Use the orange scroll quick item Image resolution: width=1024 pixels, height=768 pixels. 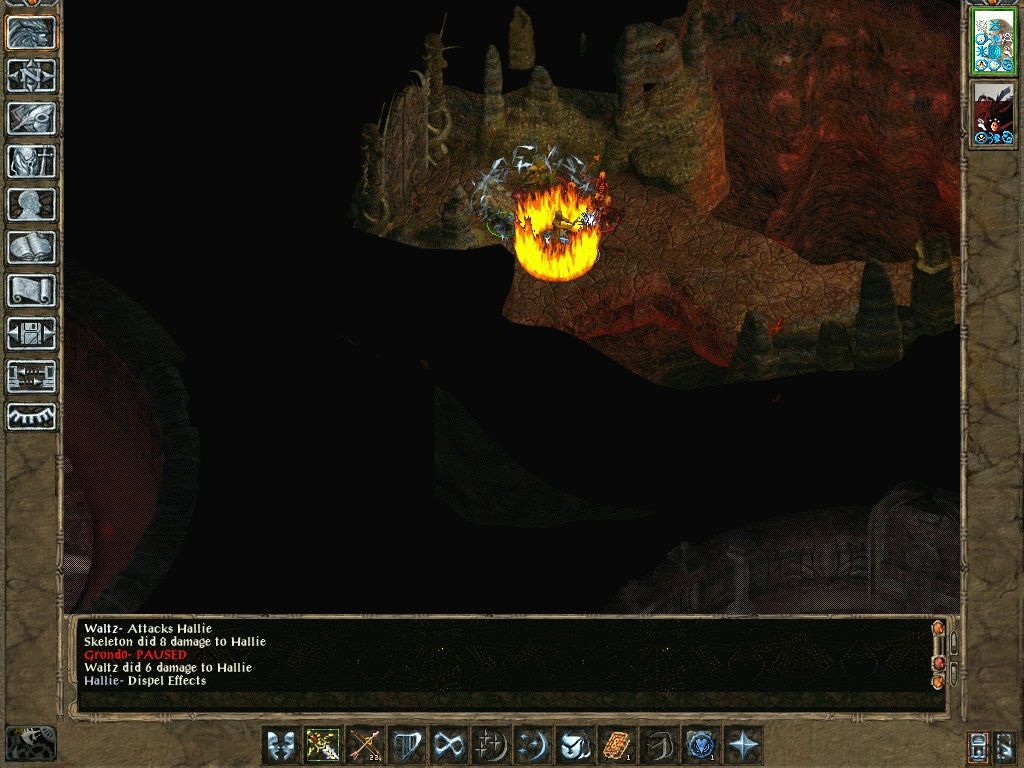point(617,745)
